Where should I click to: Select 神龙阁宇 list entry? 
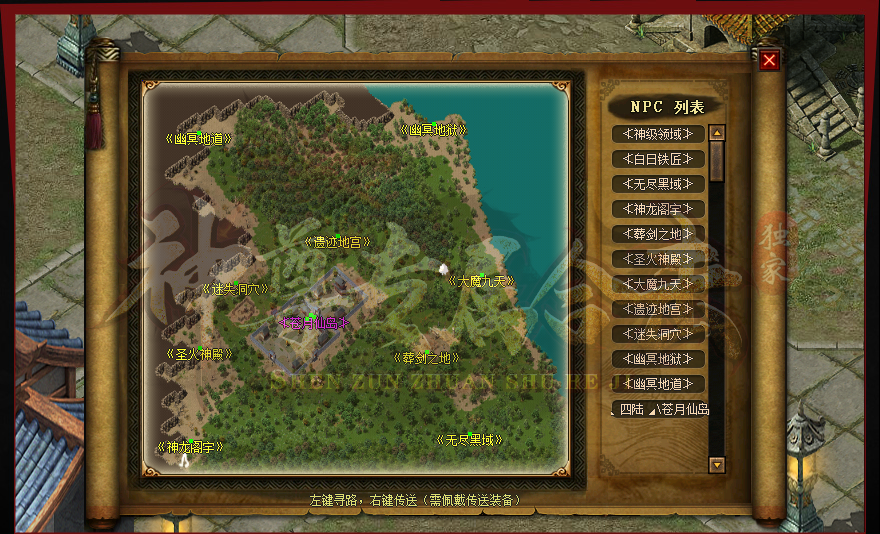click(x=658, y=209)
